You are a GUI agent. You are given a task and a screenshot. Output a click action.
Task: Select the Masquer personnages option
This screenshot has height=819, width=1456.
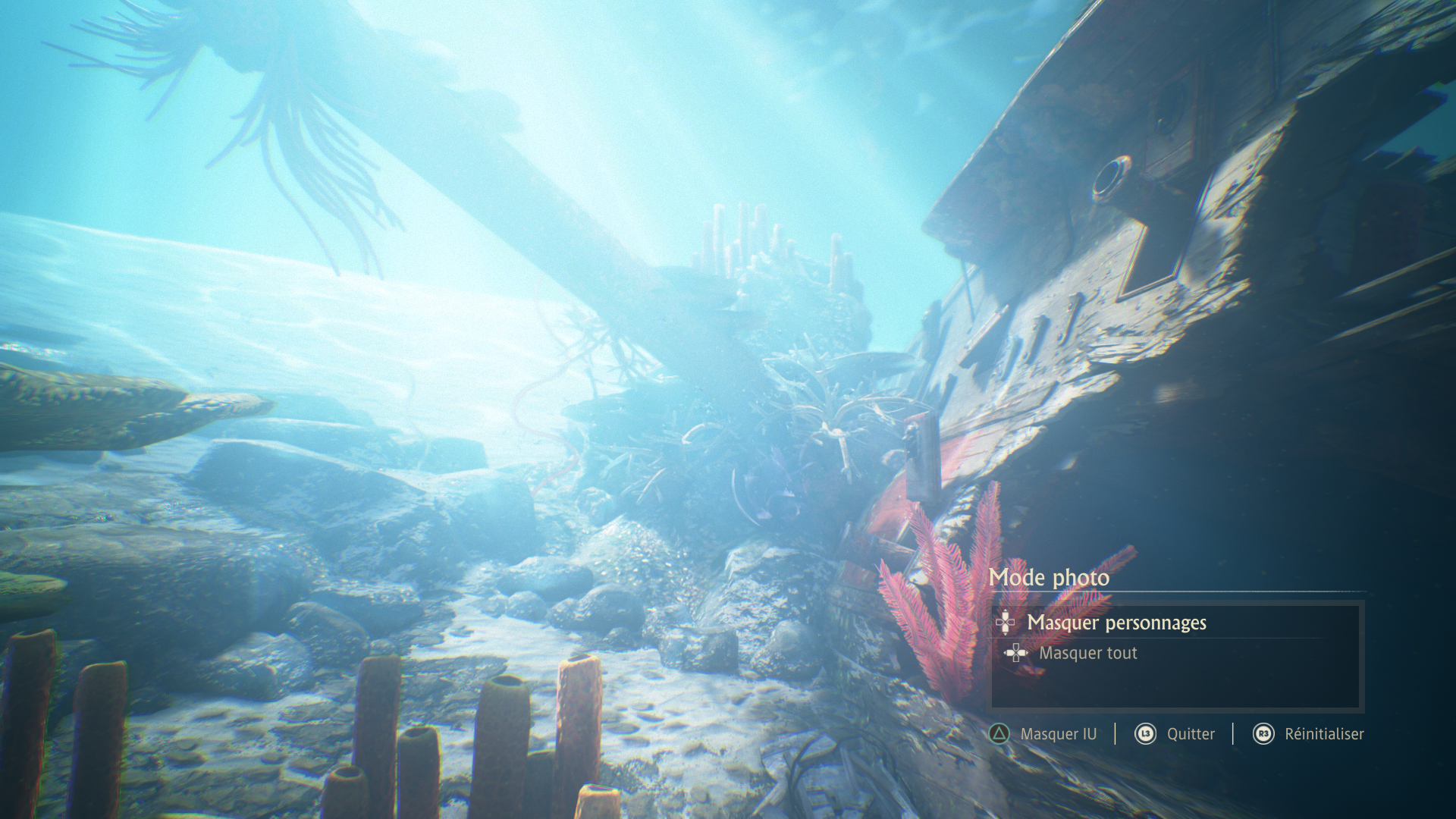click(1116, 623)
